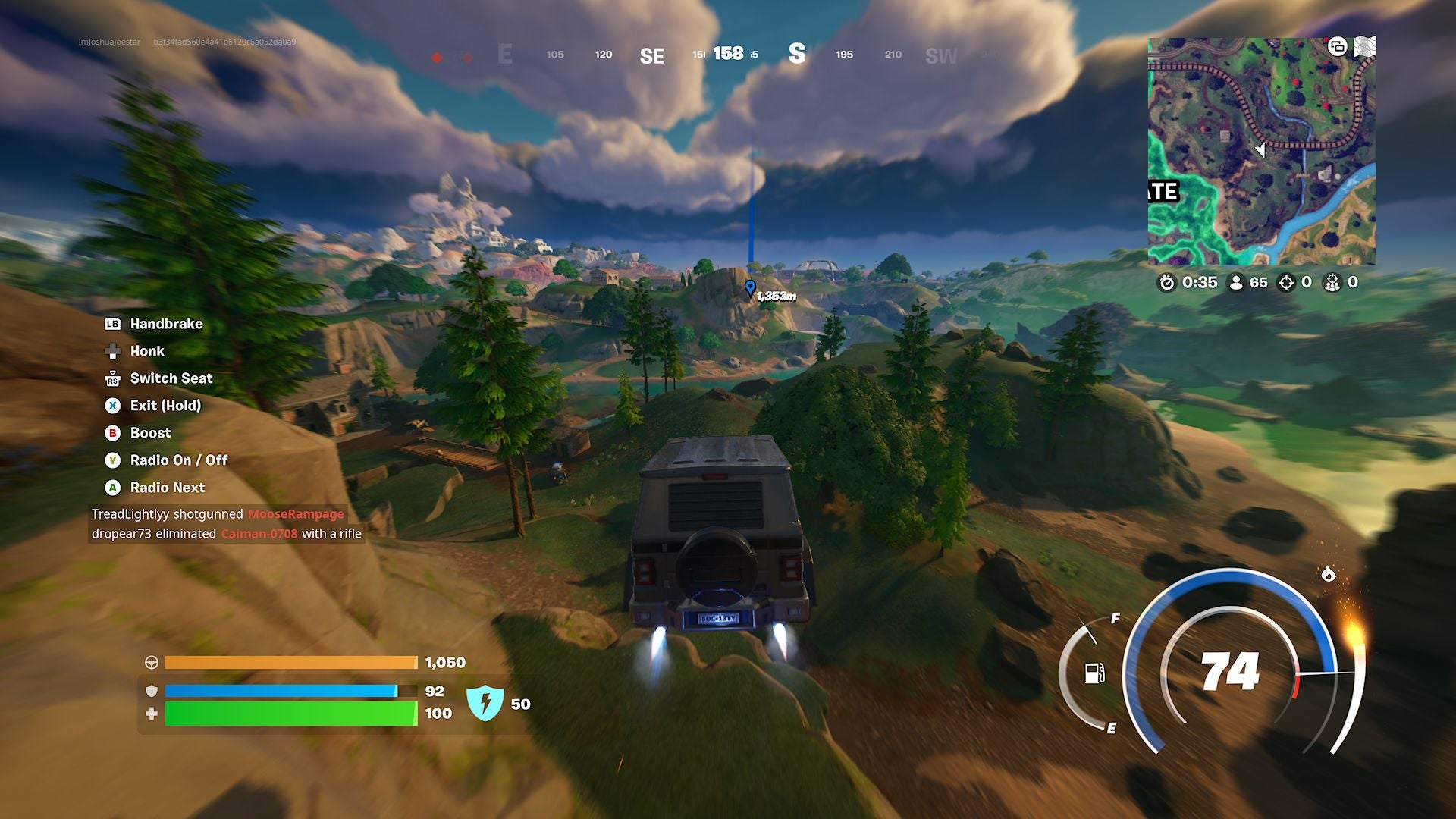Click the fuel pump gauge icon
The image size is (1456, 819).
point(1094,673)
